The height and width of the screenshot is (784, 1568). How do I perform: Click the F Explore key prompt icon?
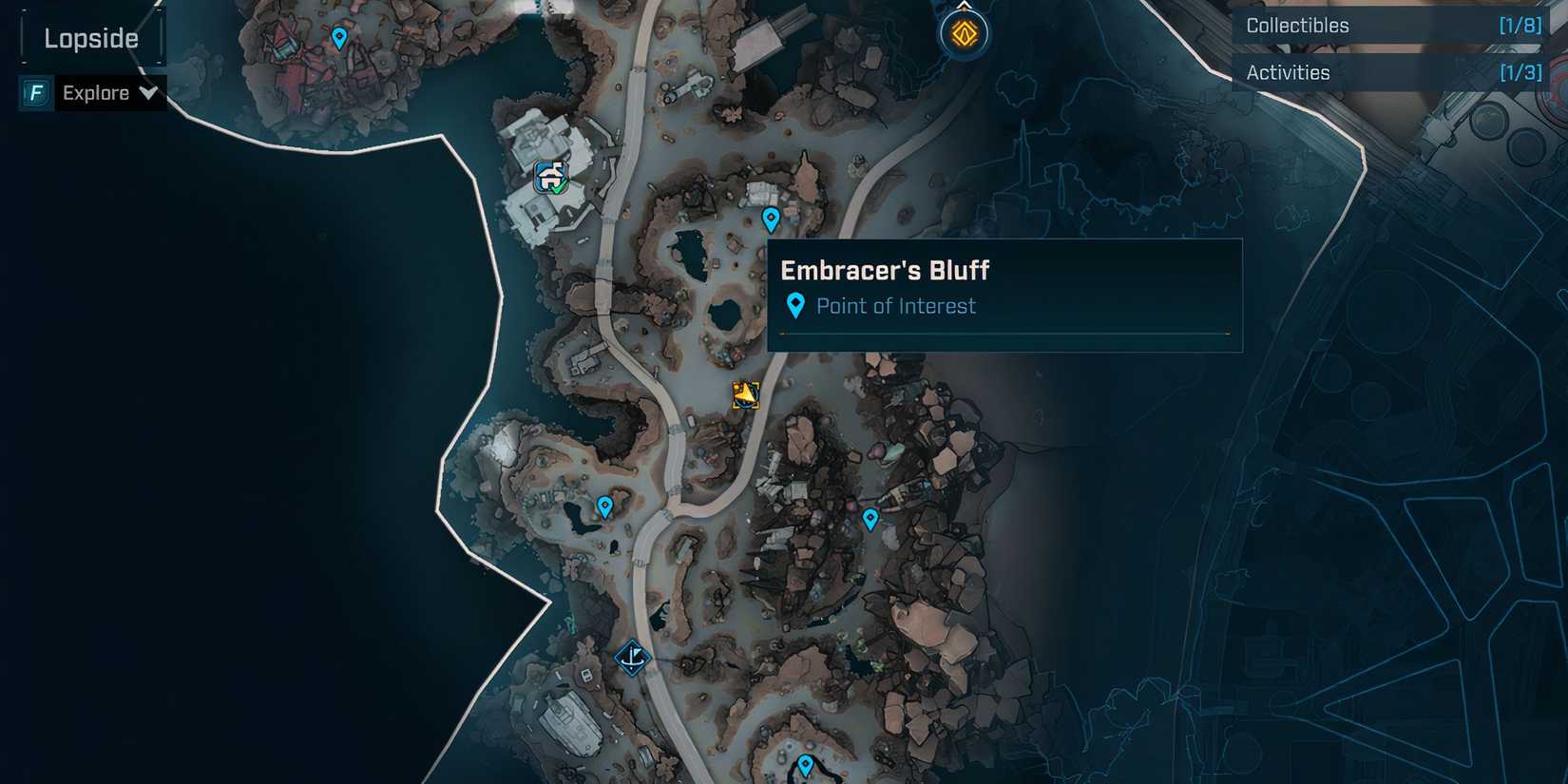click(x=35, y=93)
